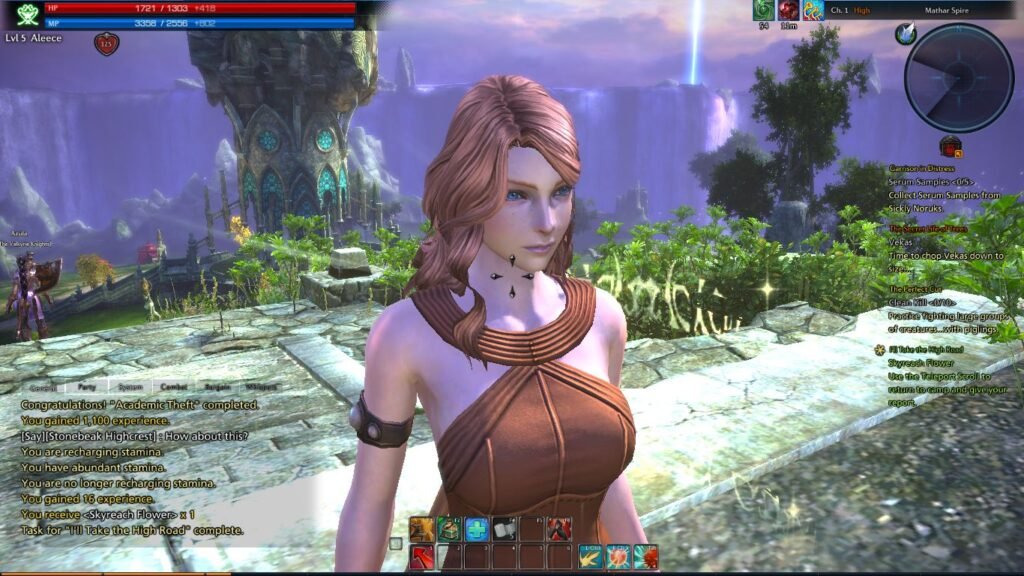
Task: Select the campfire icon on the hotbar
Action: point(559,530)
